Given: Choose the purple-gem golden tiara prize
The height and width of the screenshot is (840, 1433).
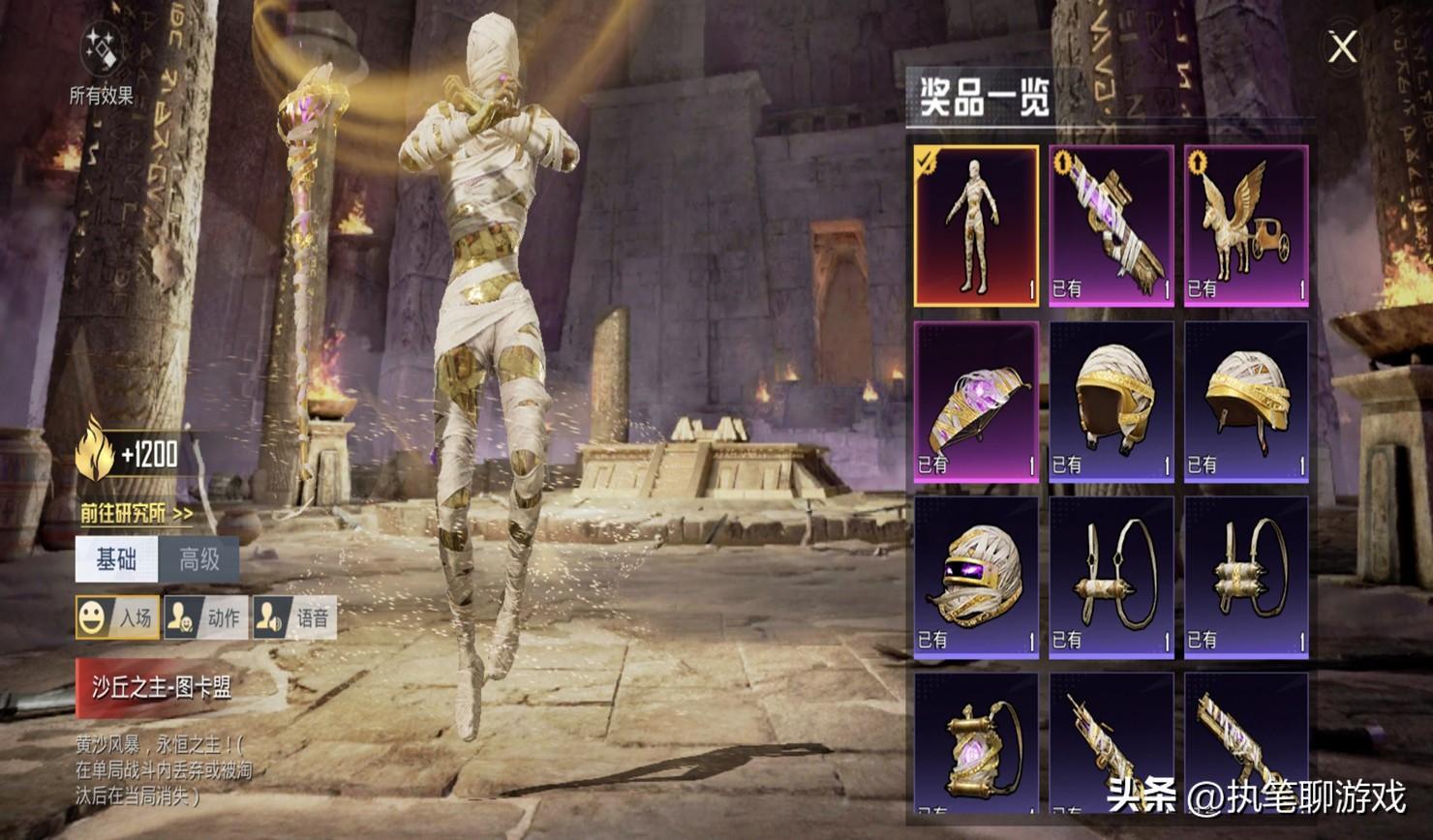Looking at the screenshot, I should [x=976, y=402].
